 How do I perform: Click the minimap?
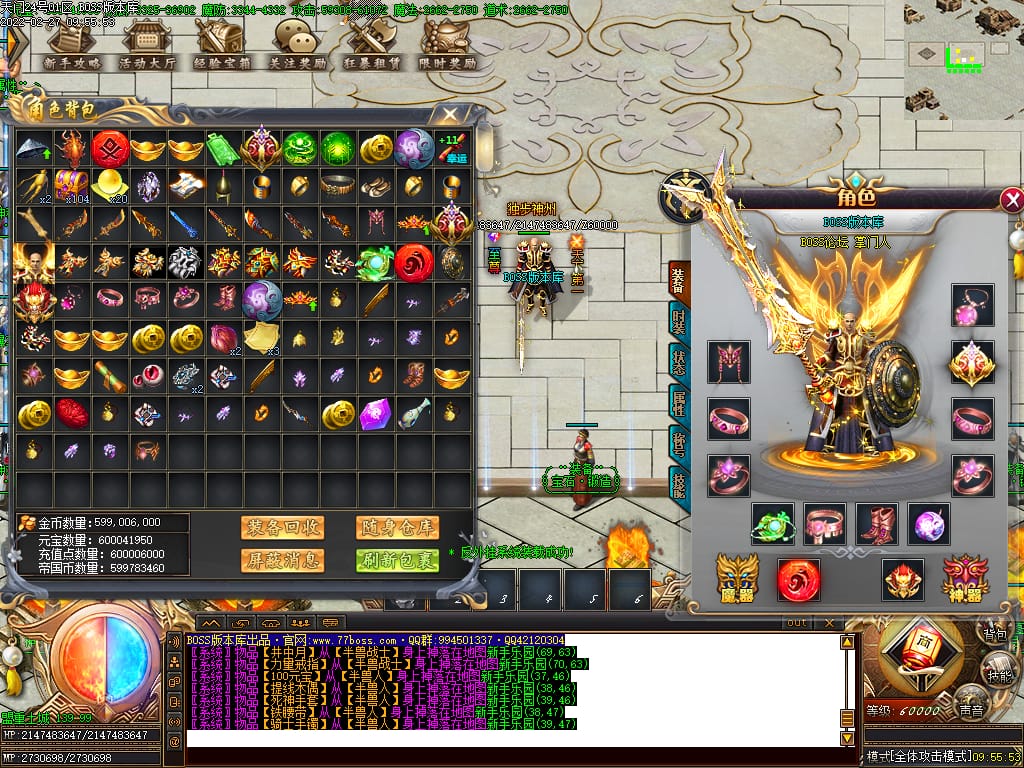963,58
